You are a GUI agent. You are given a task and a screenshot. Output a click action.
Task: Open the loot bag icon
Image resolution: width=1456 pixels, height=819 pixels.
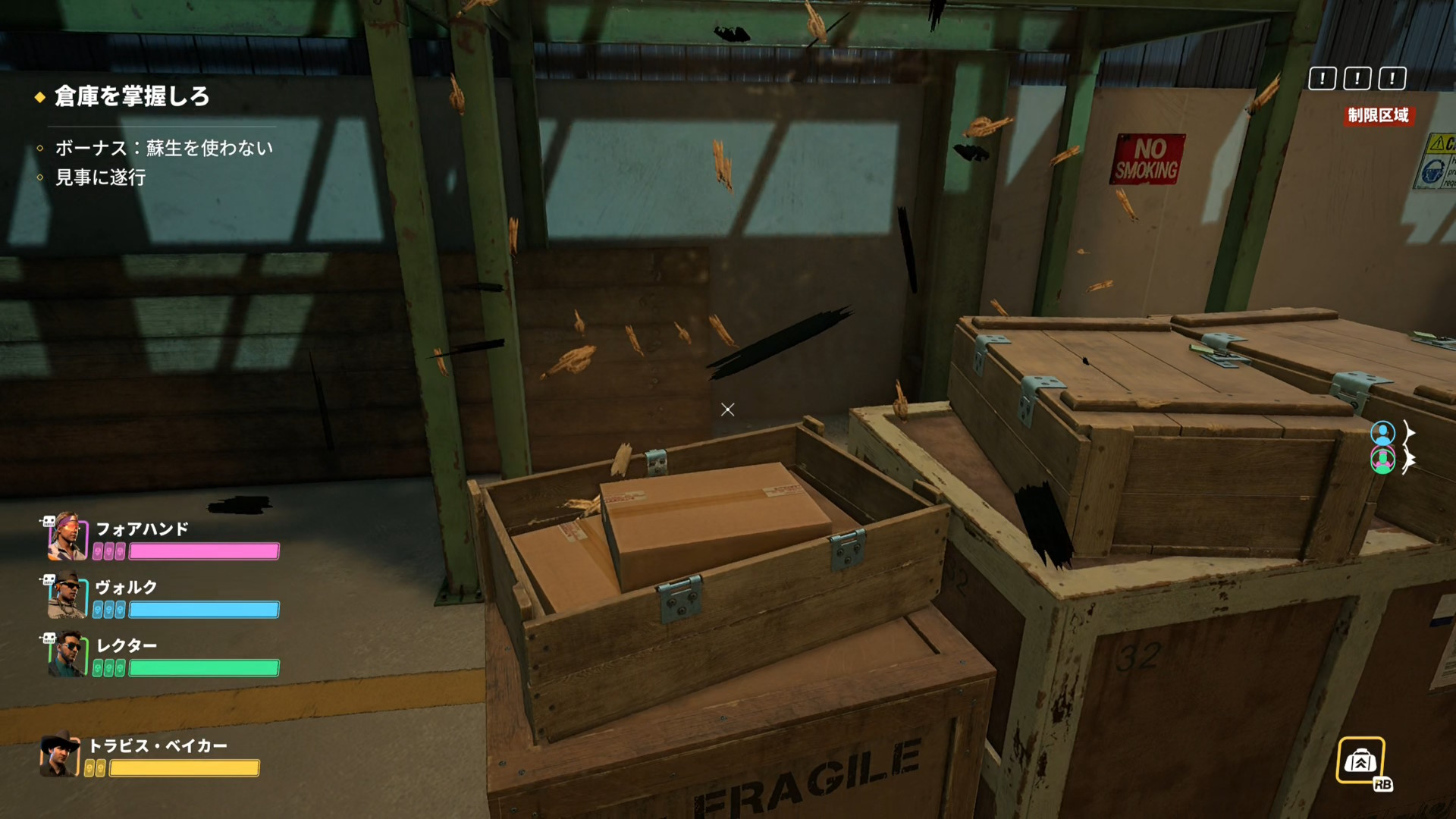click(1360, 761)
